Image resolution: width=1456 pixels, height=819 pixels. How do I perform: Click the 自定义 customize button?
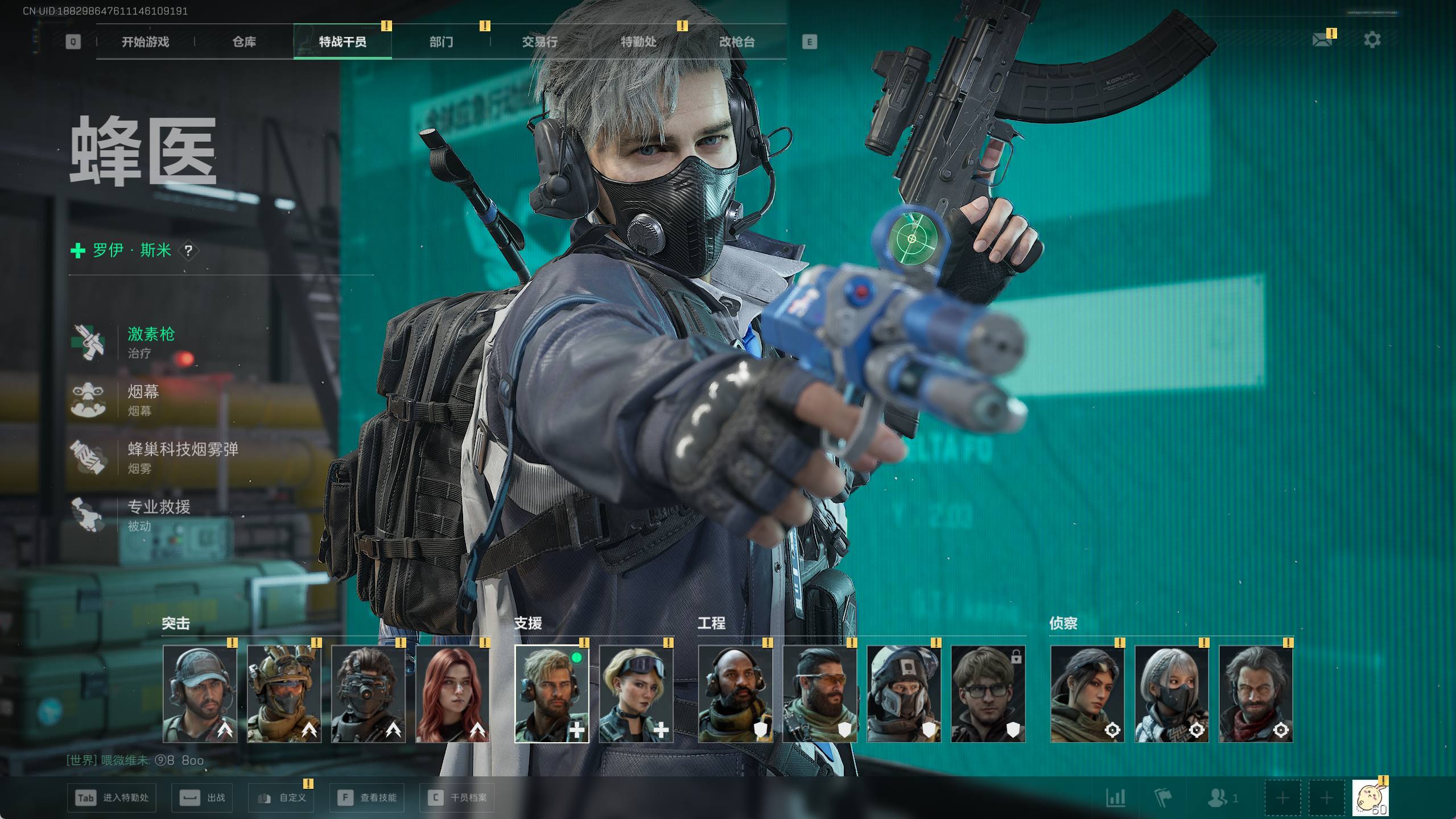(x=282, y=798)
